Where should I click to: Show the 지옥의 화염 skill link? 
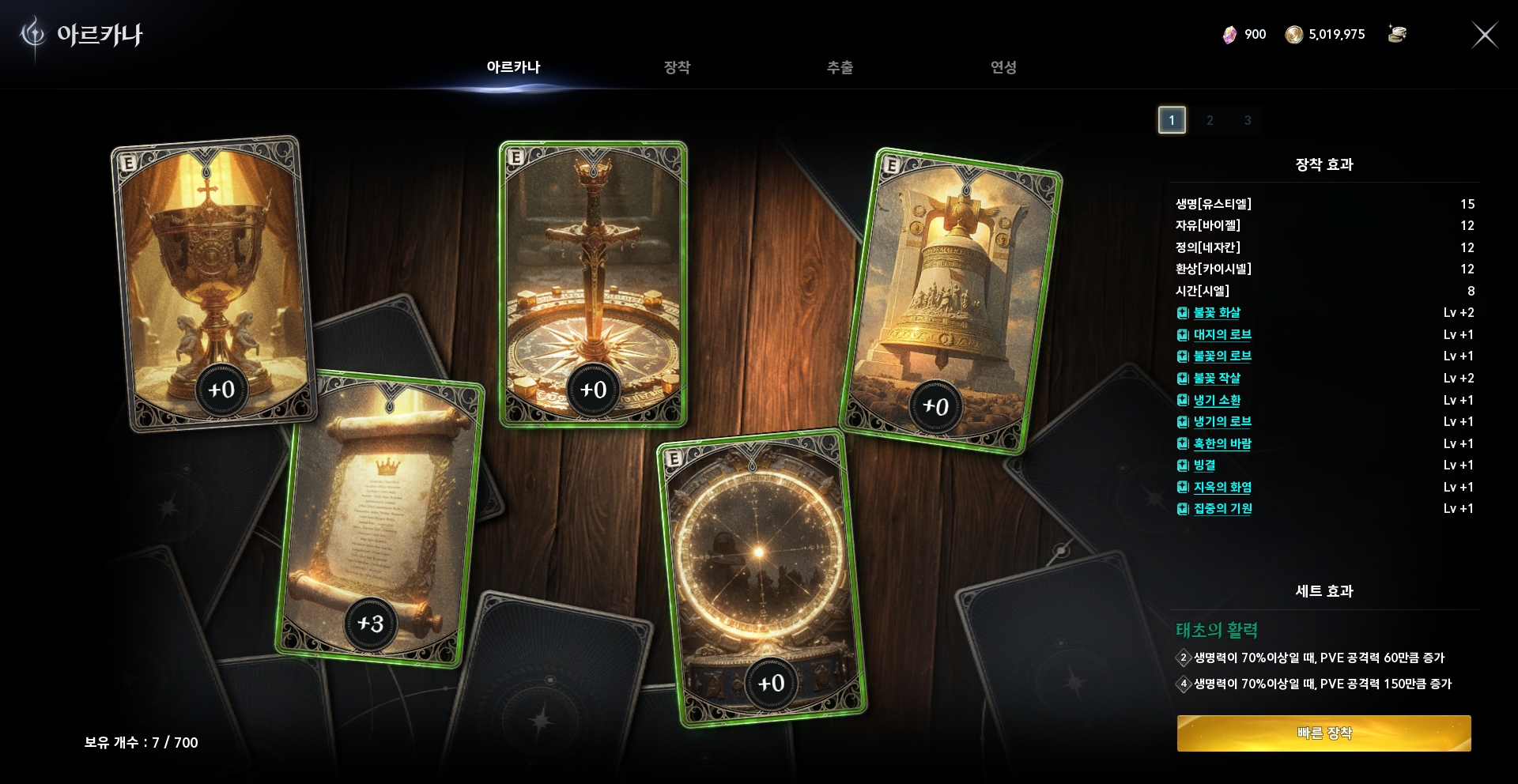click(x=1222, y=488)
